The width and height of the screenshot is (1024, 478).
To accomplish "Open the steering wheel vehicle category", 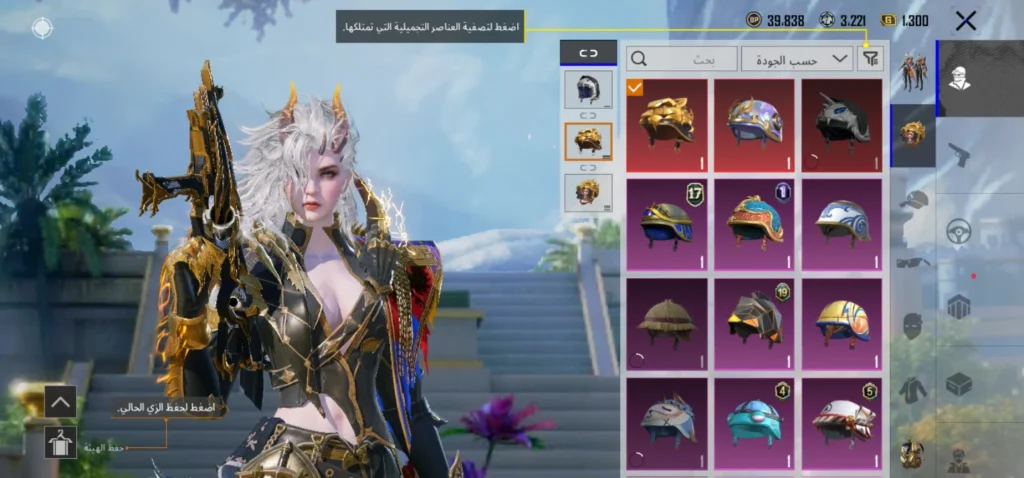I will (959, 230).
